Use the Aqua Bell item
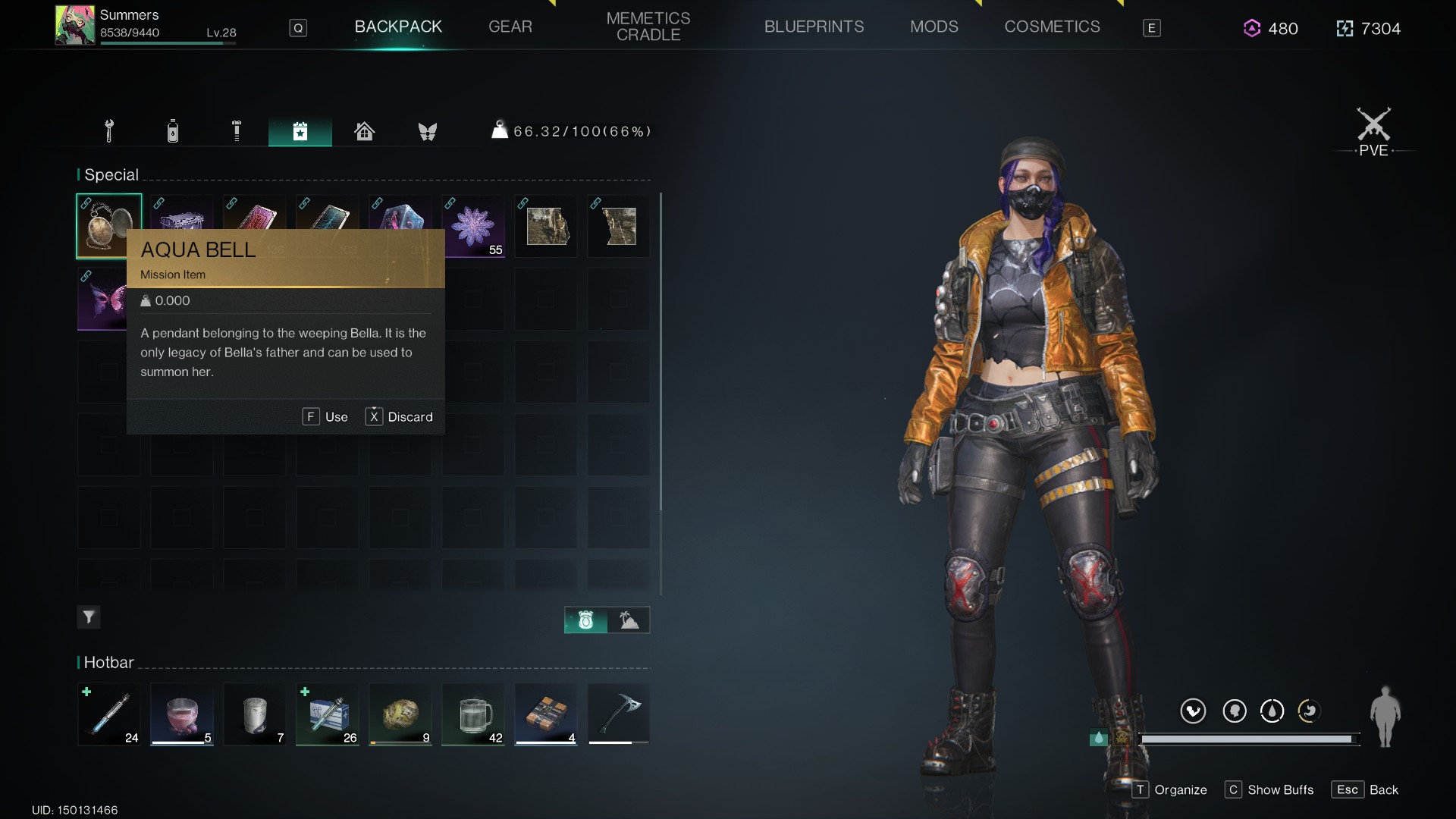1456x819 pixels. [326, 417]
